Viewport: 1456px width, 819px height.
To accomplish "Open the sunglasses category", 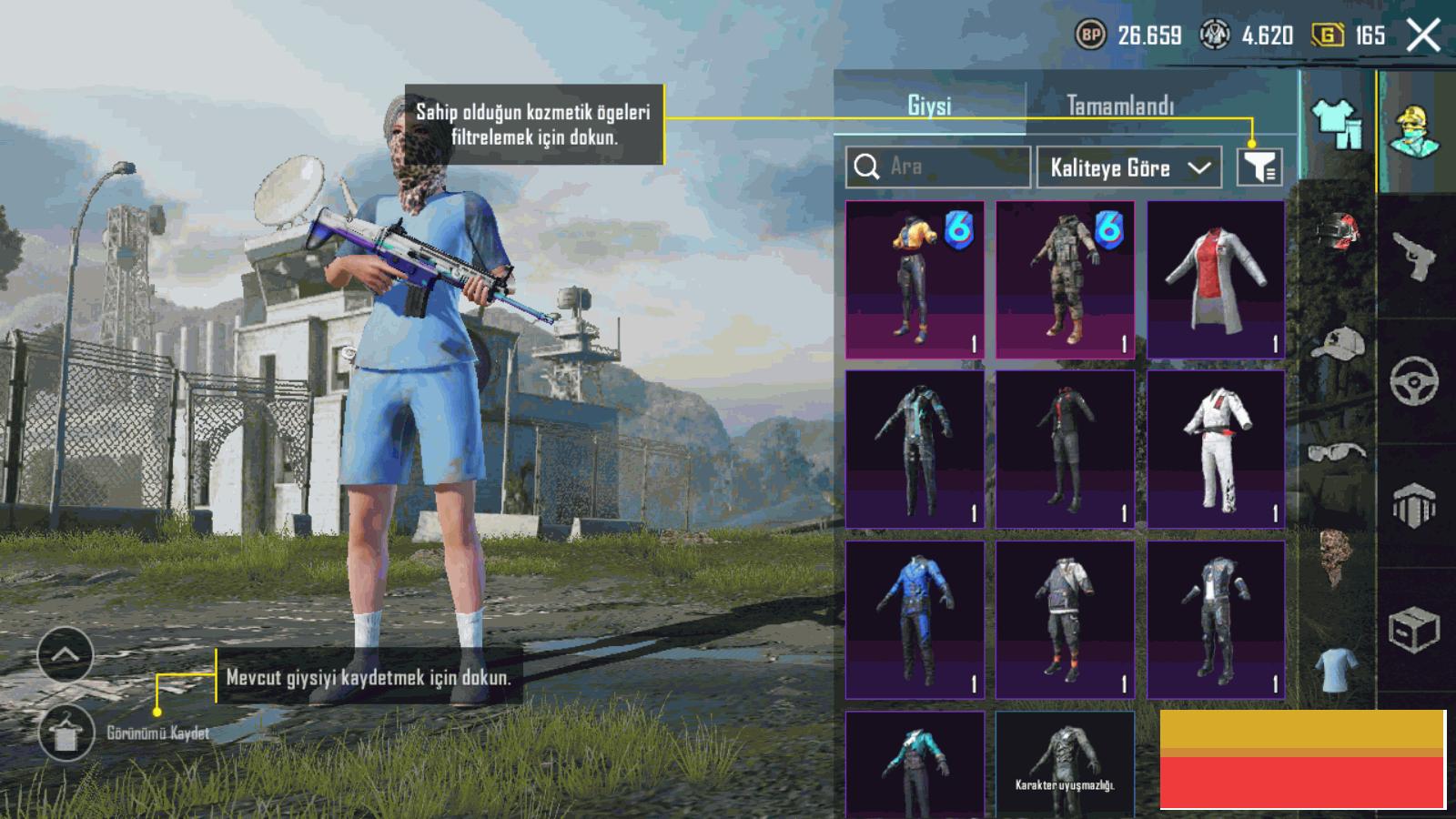I will [x=1337, y=451].
